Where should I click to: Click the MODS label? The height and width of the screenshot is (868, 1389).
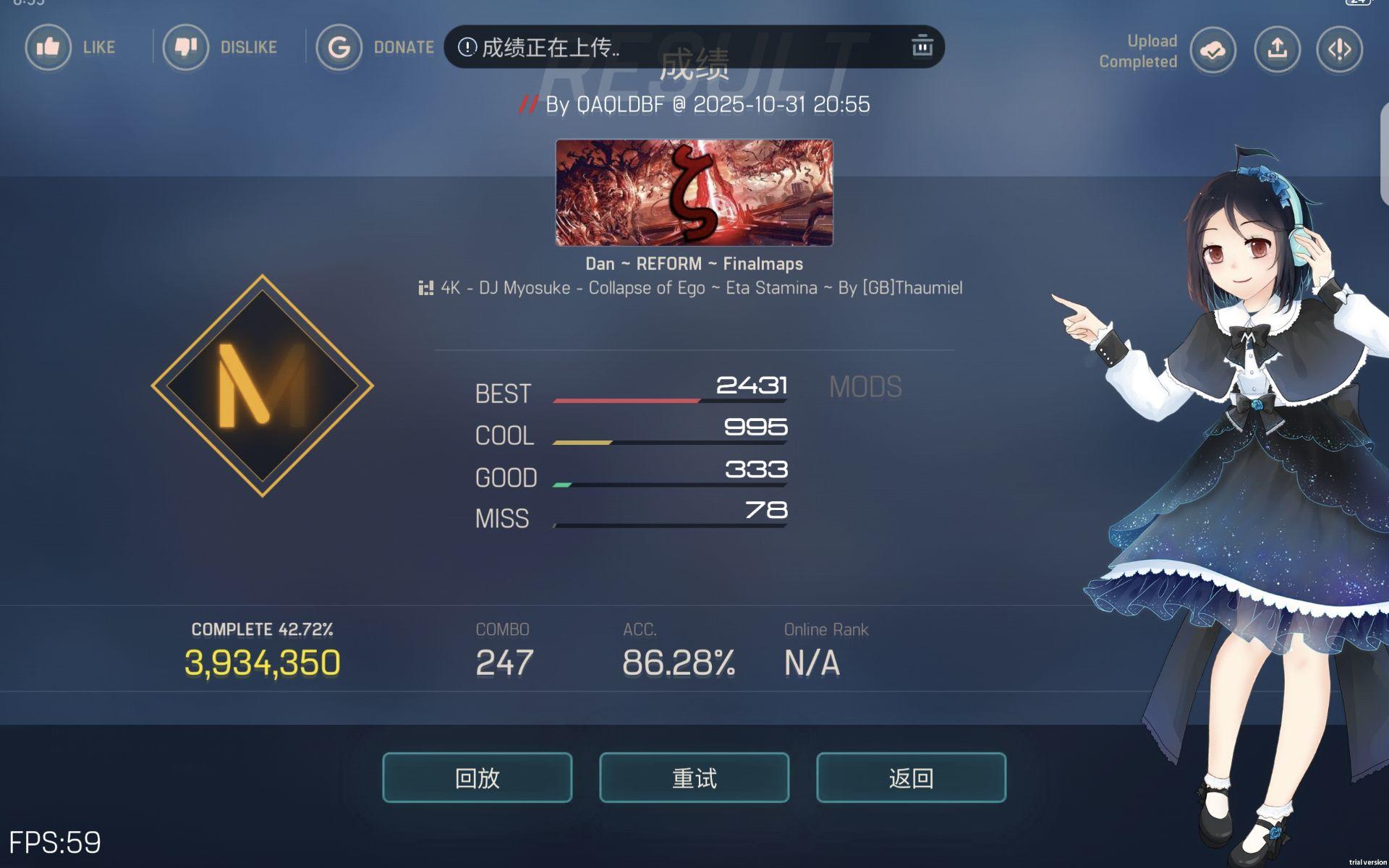coord(865,387)
